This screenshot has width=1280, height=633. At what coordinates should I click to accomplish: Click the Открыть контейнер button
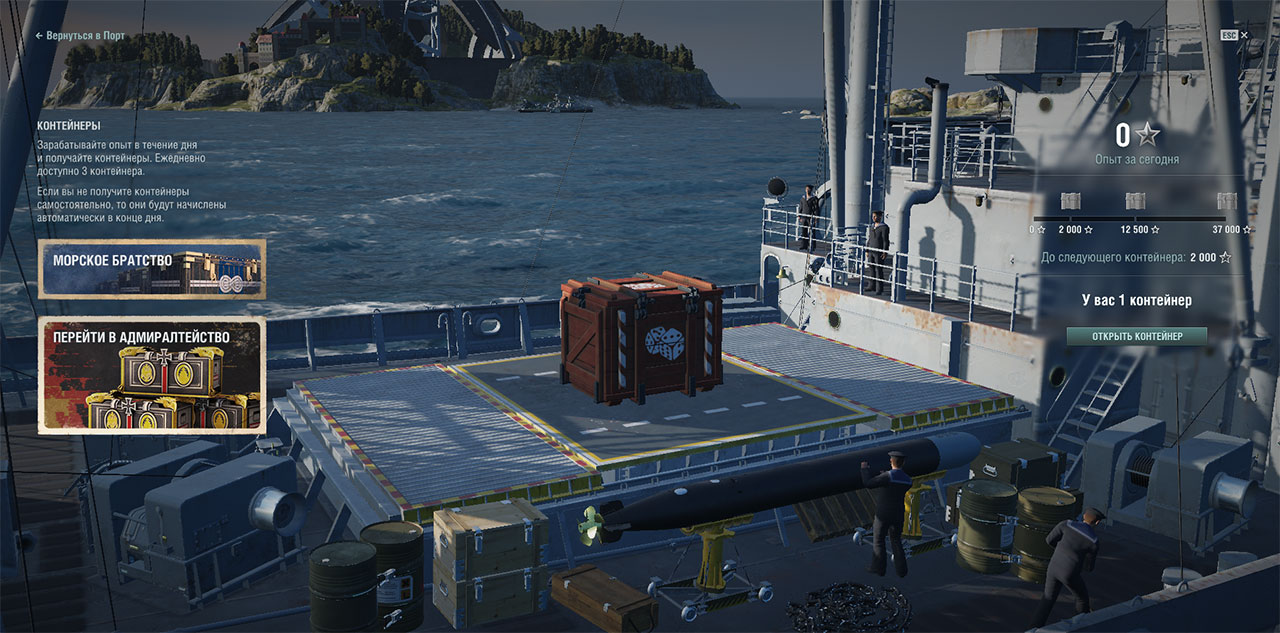point(1136,337)
